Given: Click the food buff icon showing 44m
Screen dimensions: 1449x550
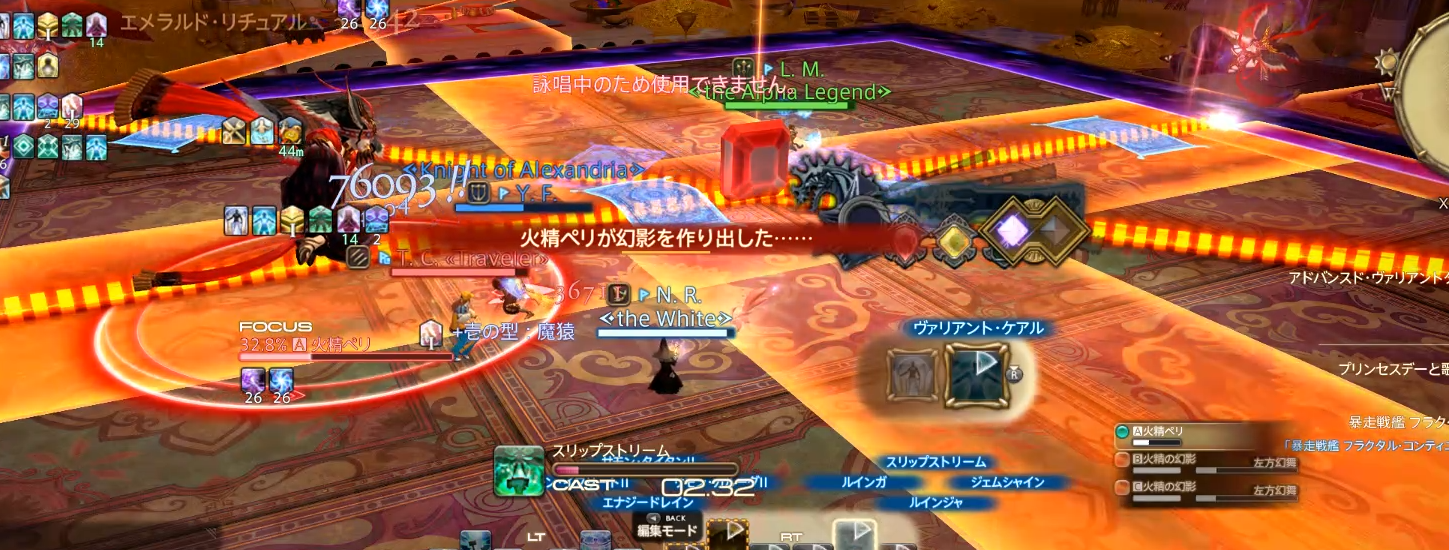Looking at the screenshot, I should click(291, 131).
